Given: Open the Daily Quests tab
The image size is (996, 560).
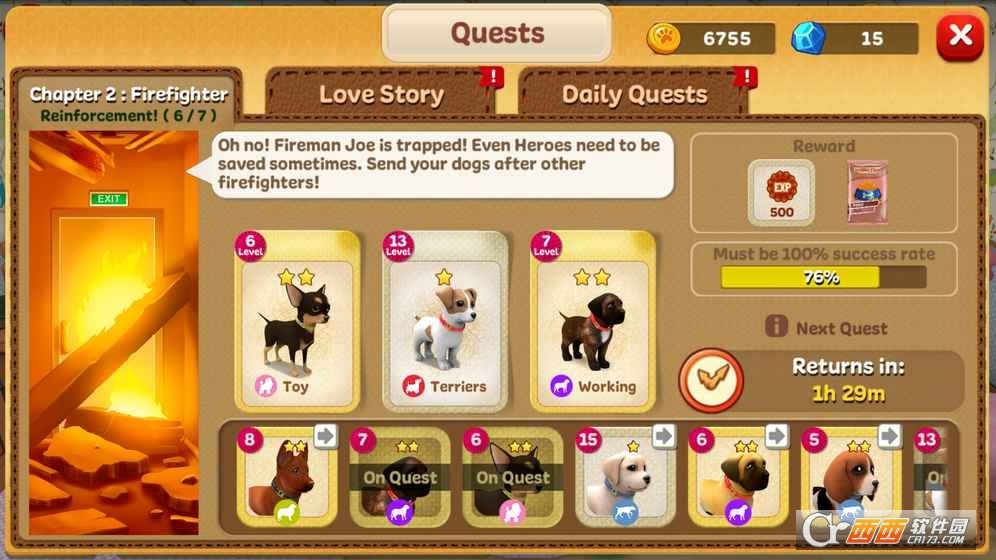Looking at the screenshot, I should (634, 95).
